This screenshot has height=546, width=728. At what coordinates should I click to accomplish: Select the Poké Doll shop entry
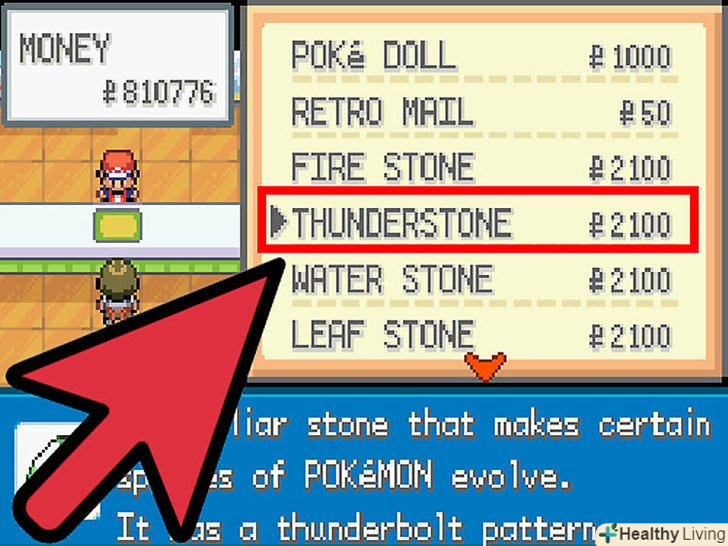click(x=480, y=56)
